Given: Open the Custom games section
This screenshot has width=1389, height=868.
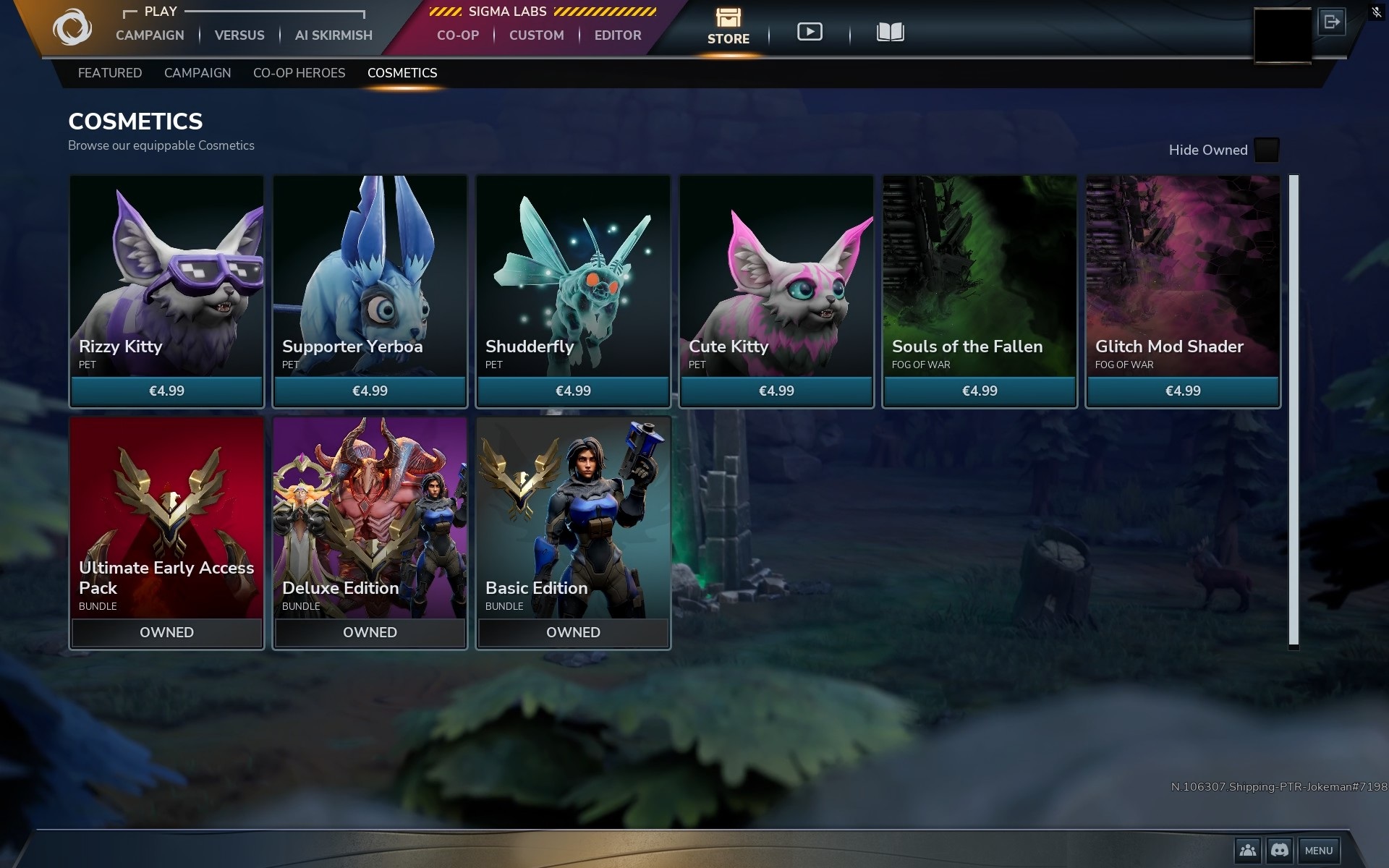Looking at the screenshot, I should click(x=536, y=35).
